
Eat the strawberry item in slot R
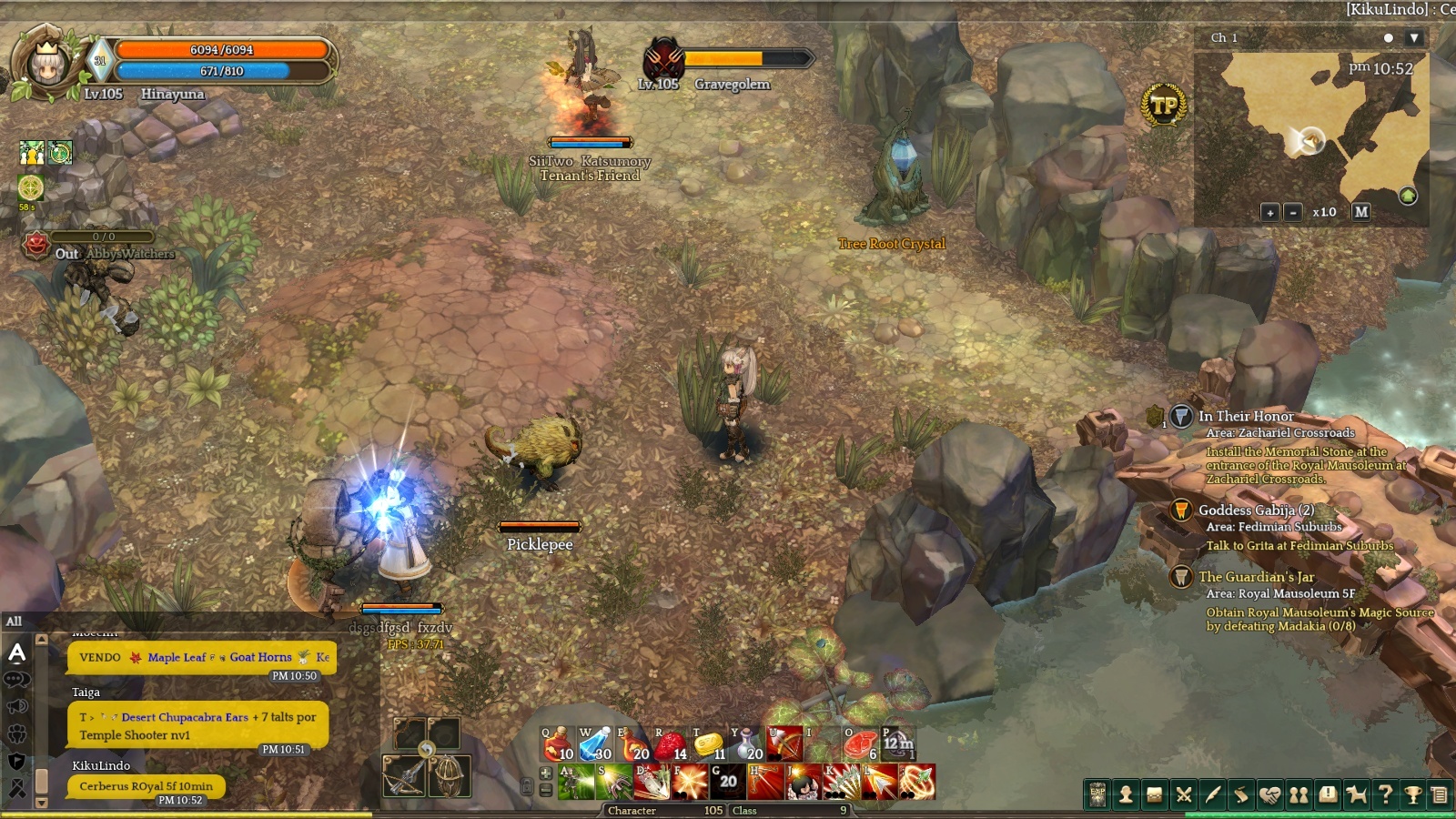point(671,744)
